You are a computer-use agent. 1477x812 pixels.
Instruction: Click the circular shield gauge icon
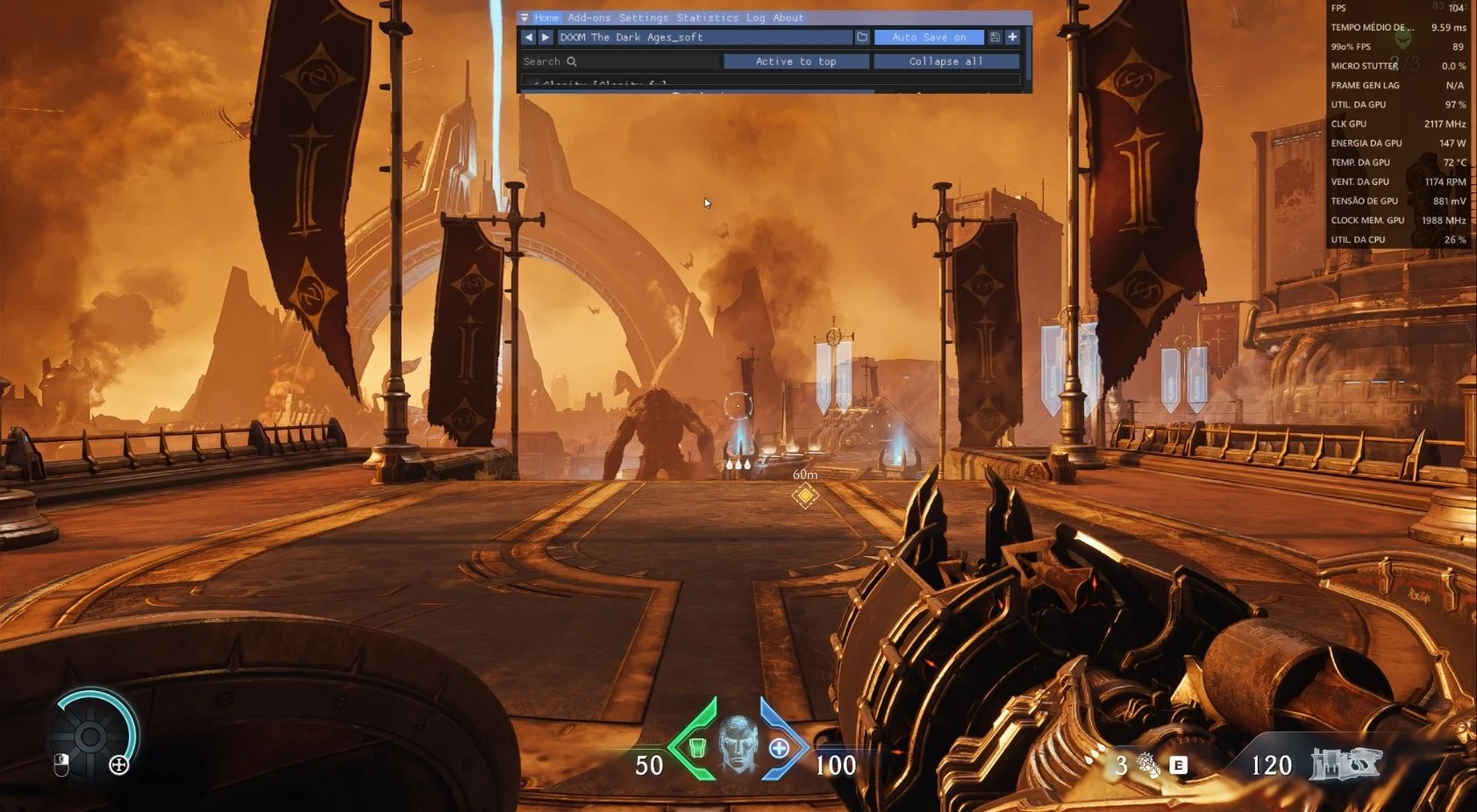pos(91,736)
